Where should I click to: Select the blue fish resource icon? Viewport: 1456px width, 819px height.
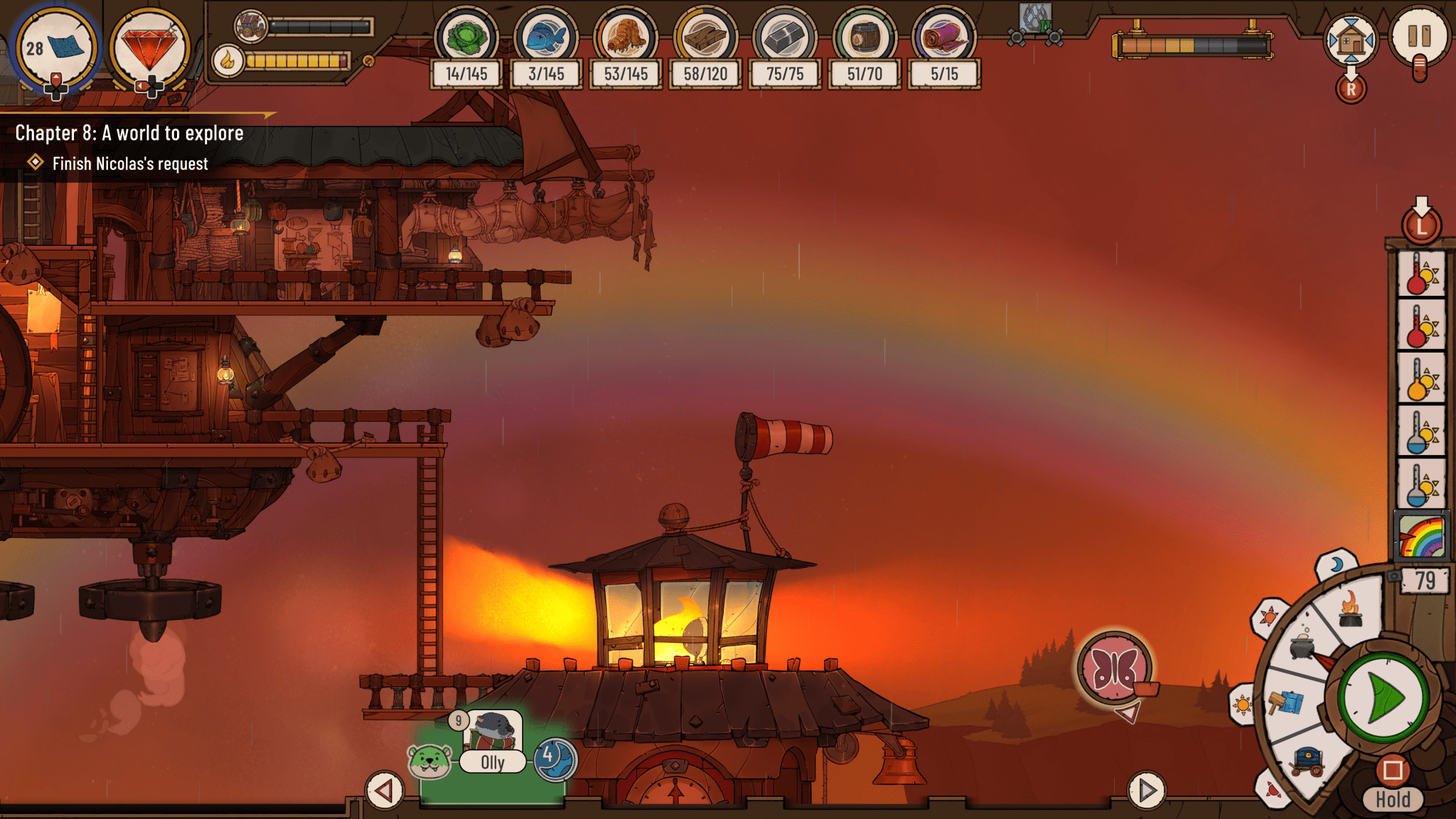[x=546, y=37]
